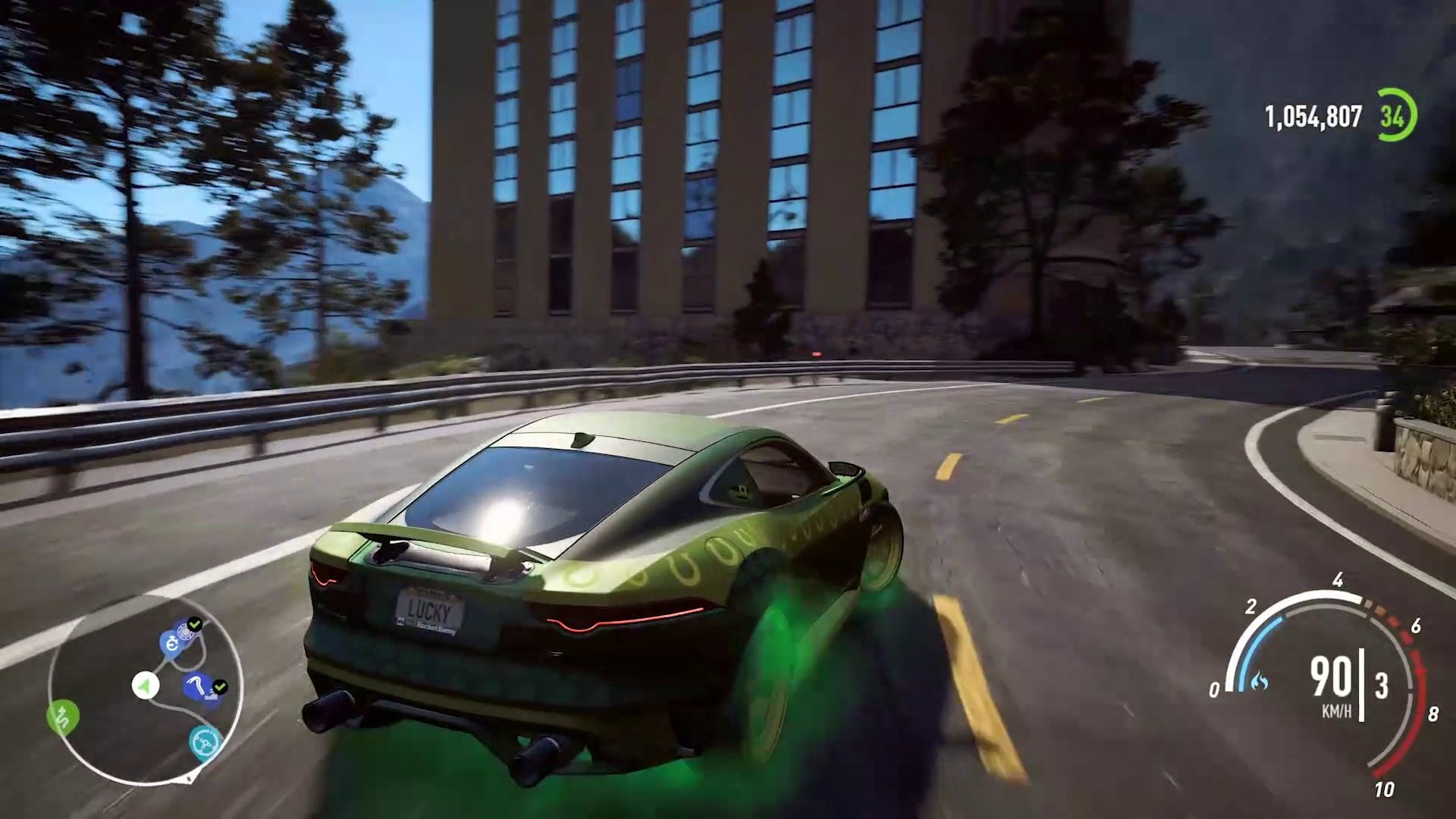This screenshot has width=1456, height=819.
Task: Open the circular minimap
Action: coord(145,689)
